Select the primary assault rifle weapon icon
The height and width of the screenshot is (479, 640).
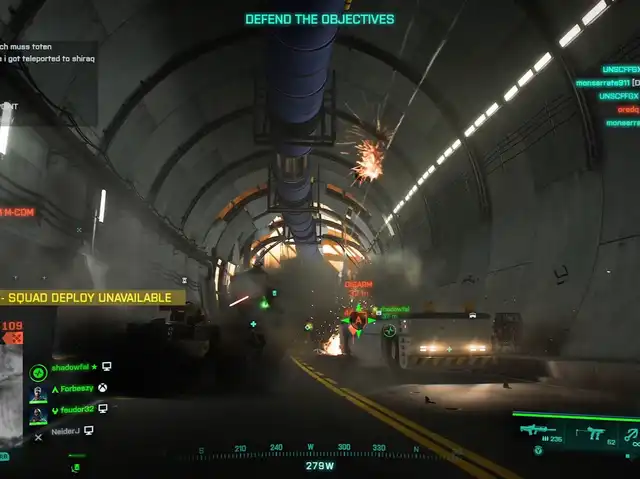537,431
